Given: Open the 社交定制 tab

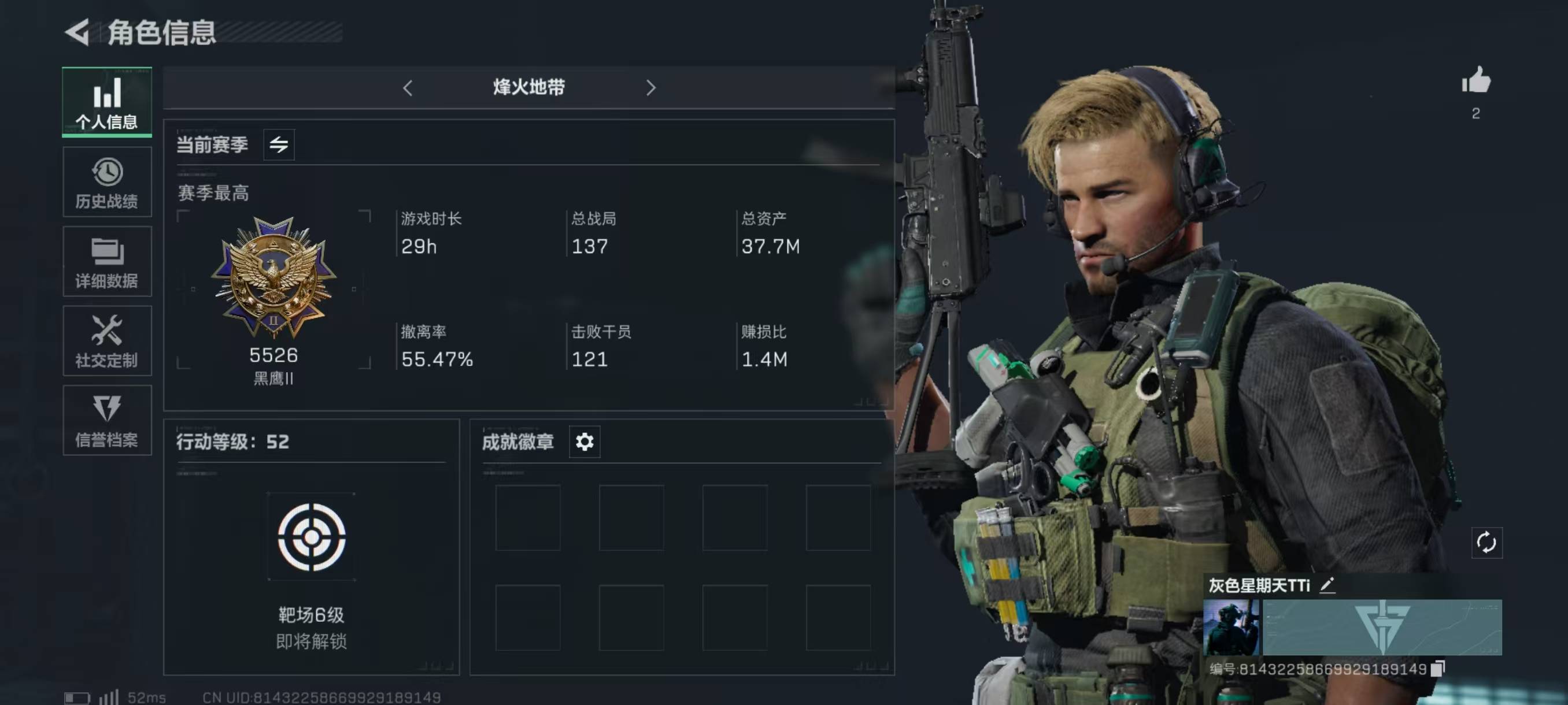Looking at the screenshot, I should coord(106,340).
